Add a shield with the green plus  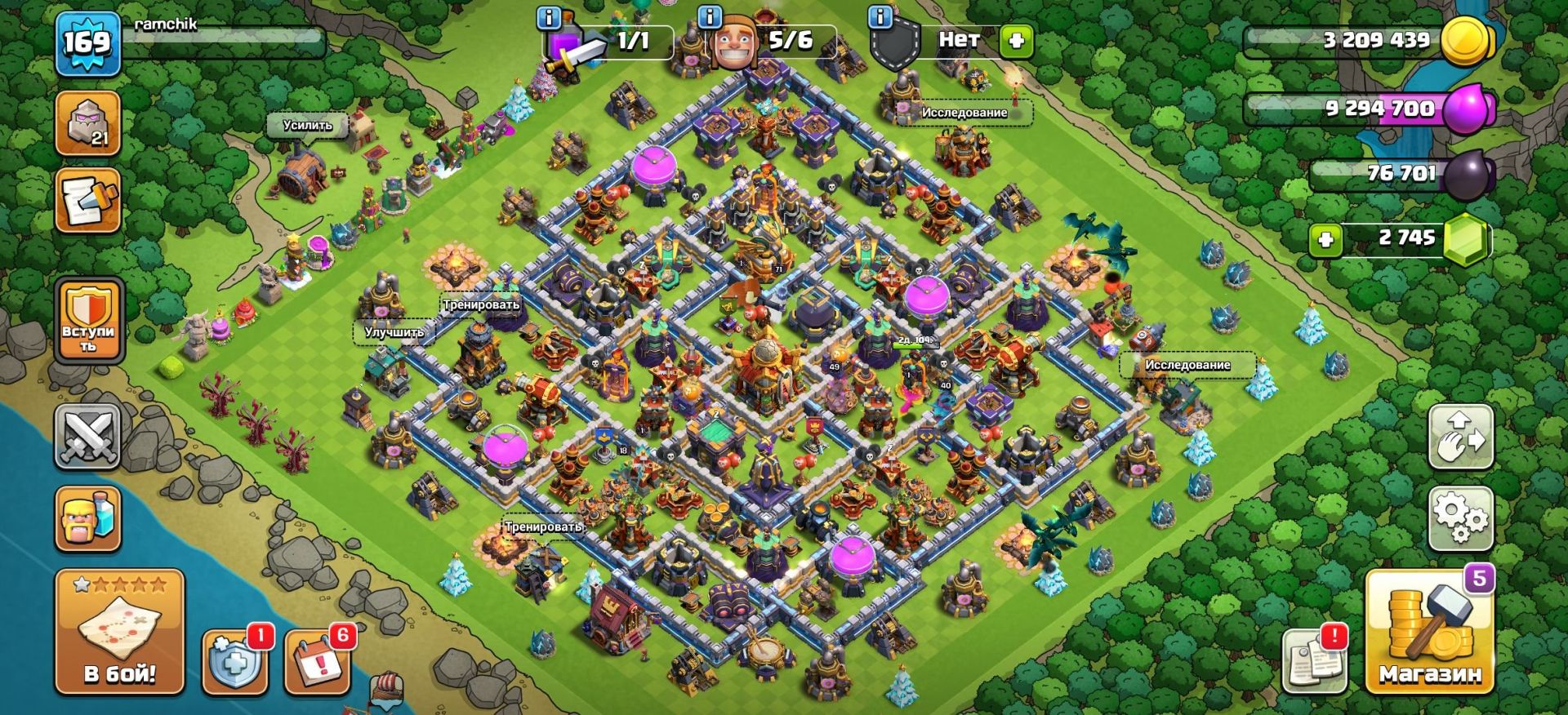[1017, 41]
